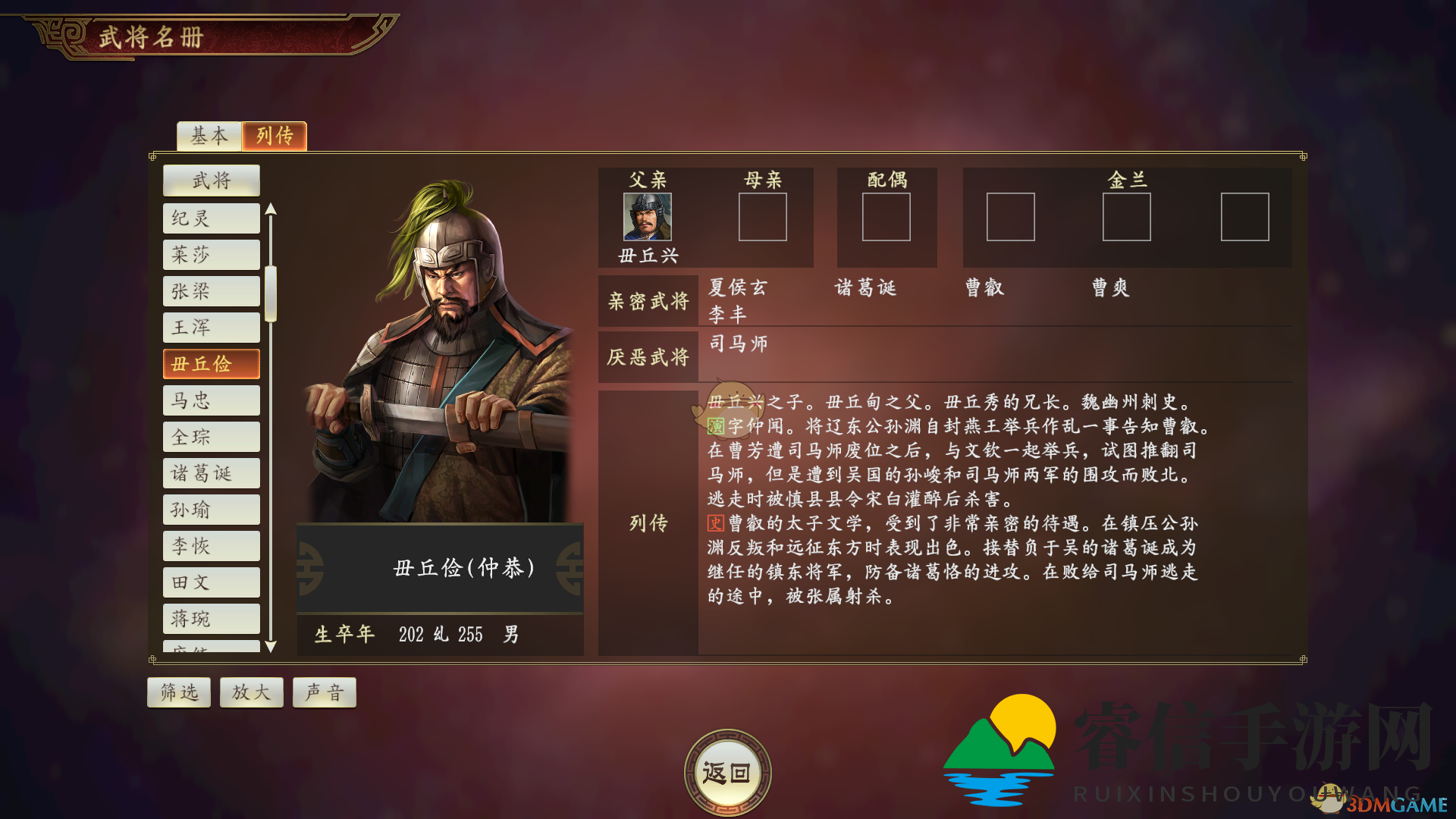Open 蒋琬's entry
Viewport: 1456px width, 819px height.
click(212, 619)
